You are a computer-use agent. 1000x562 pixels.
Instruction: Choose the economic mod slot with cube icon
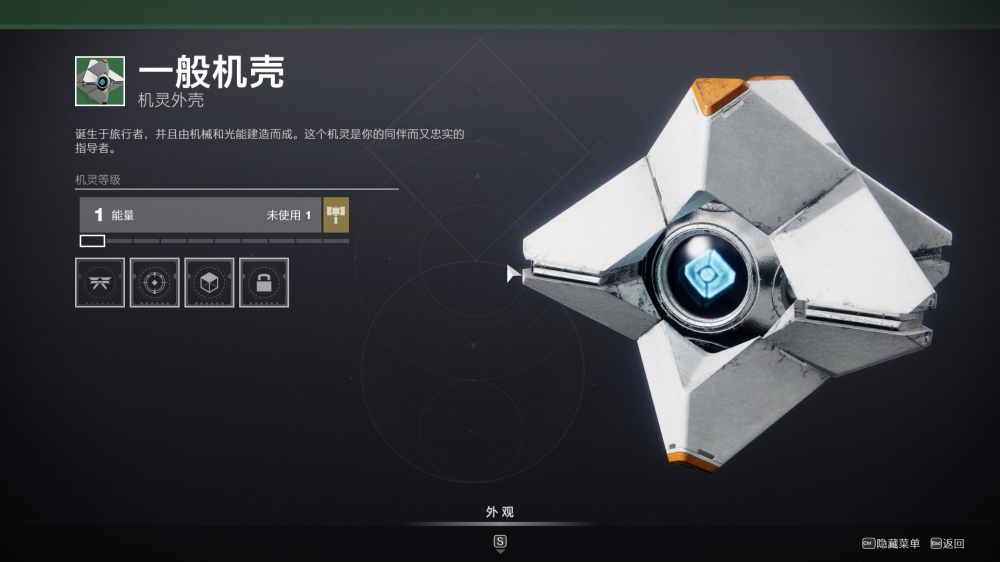tap(209, 283)
